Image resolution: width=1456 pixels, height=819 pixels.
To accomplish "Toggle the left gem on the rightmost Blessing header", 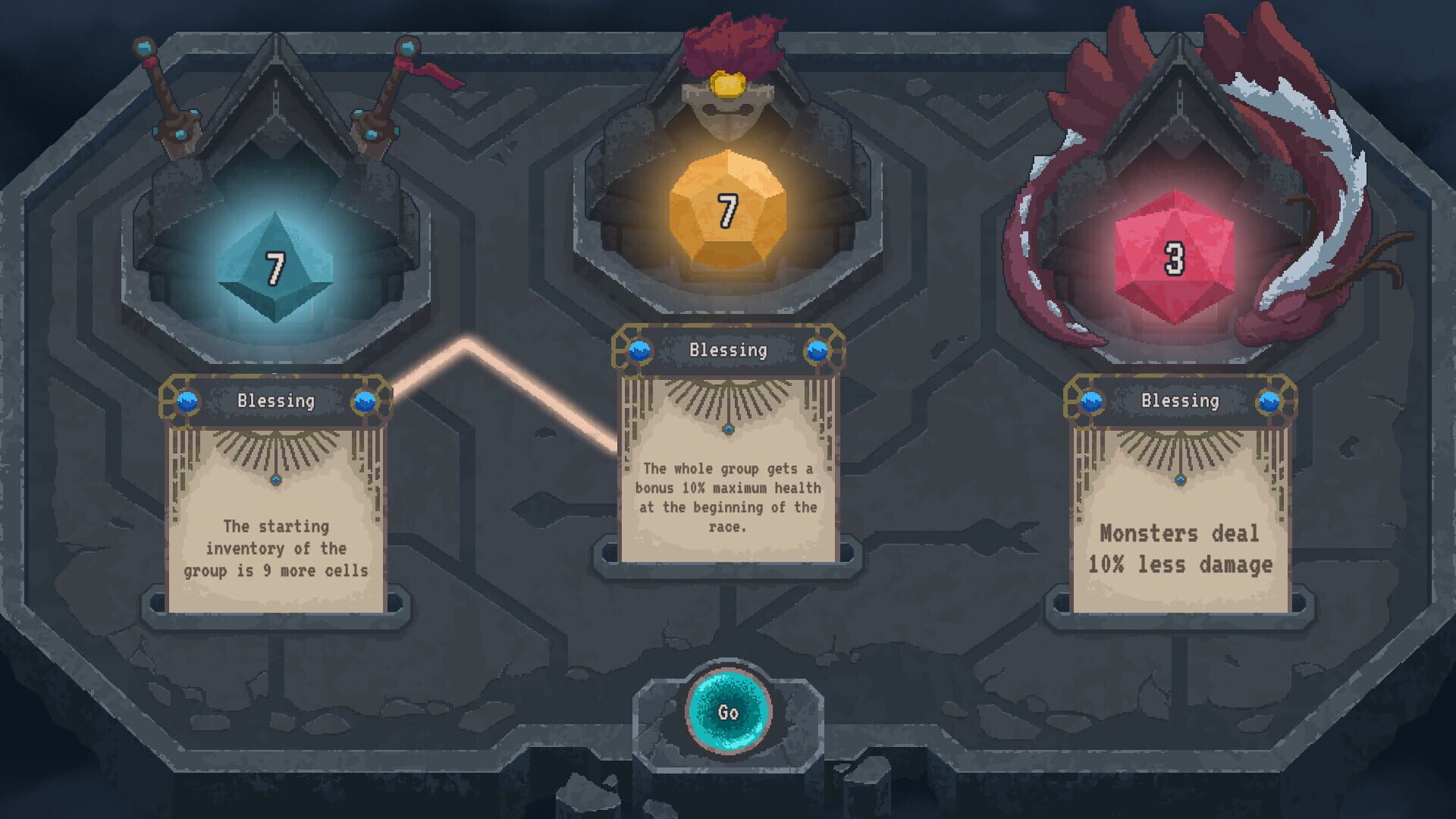I will coord(1094,402).
